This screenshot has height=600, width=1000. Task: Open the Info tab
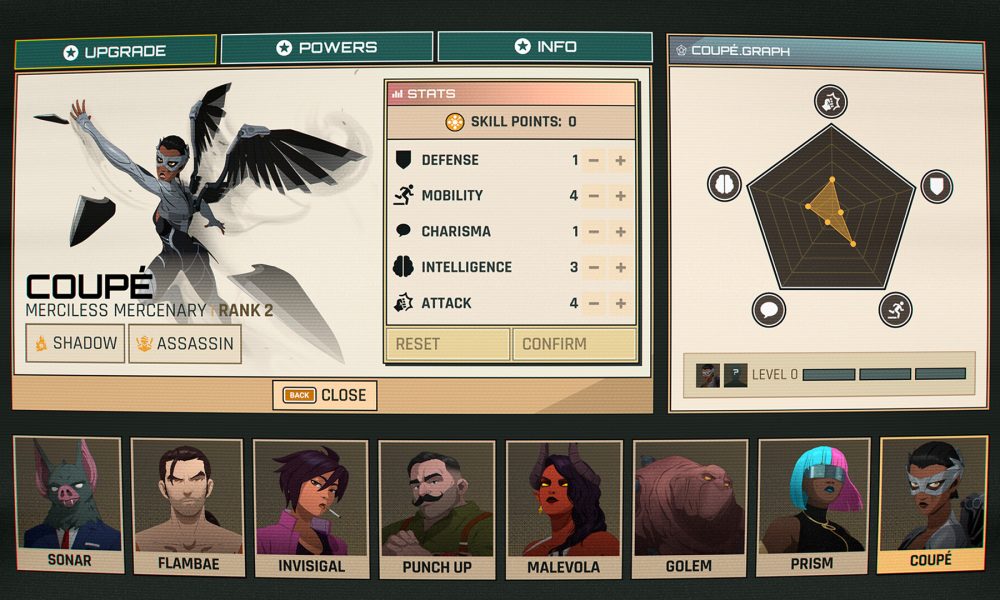click(x=545, y=47)
